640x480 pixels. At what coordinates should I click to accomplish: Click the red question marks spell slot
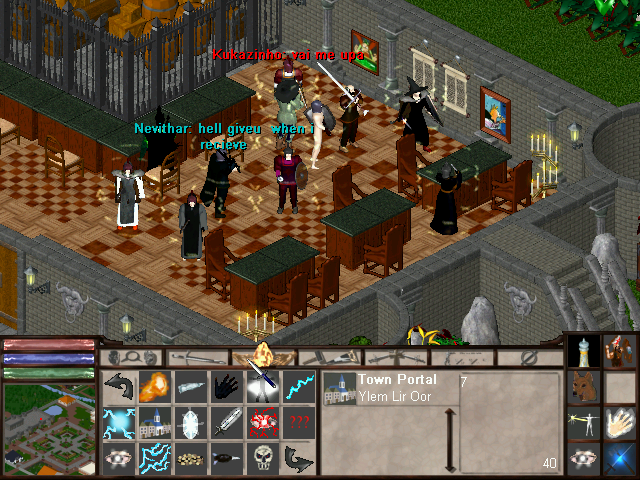click(299, 422)
